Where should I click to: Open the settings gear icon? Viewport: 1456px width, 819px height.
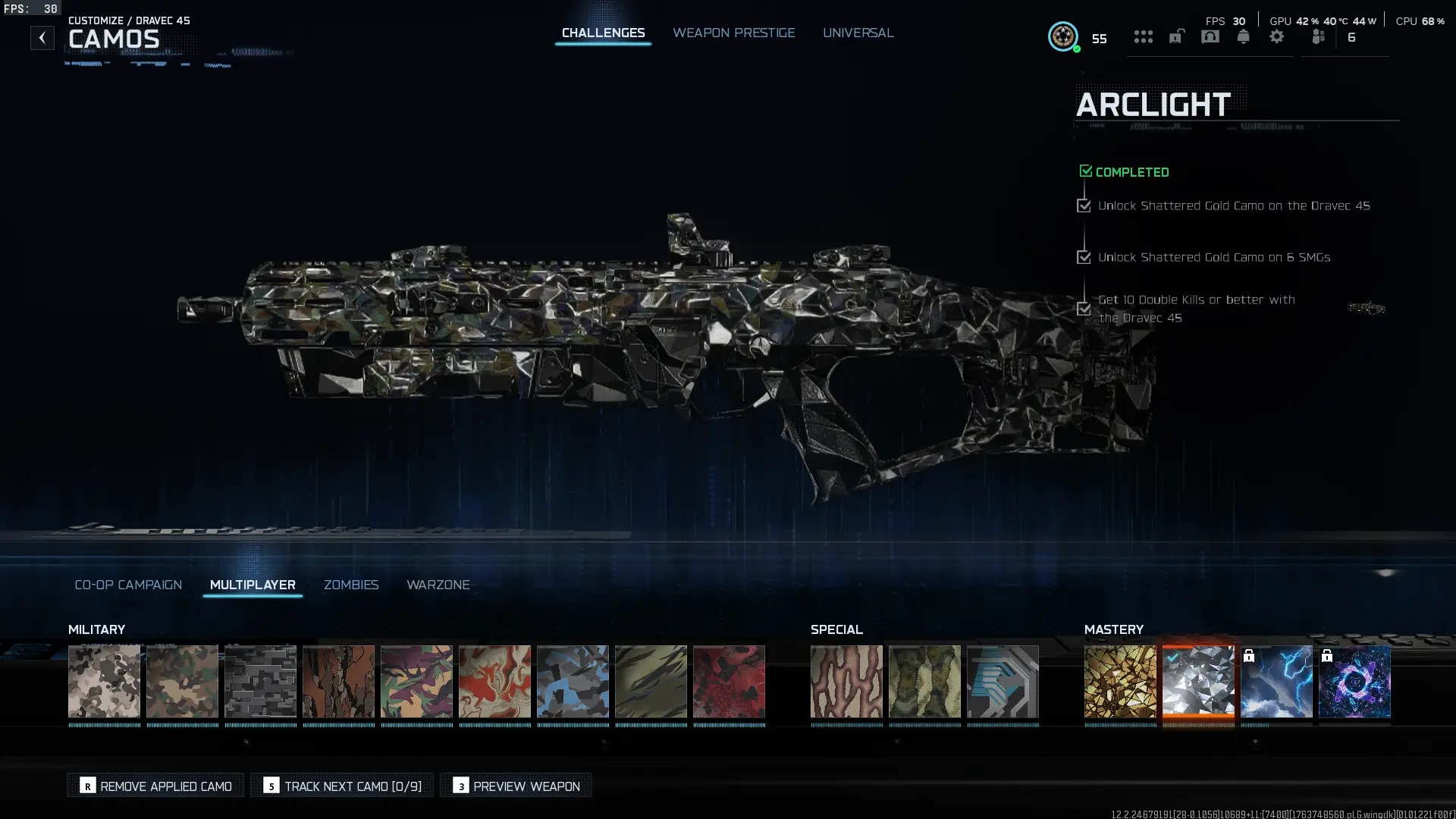coord(1277,36)
